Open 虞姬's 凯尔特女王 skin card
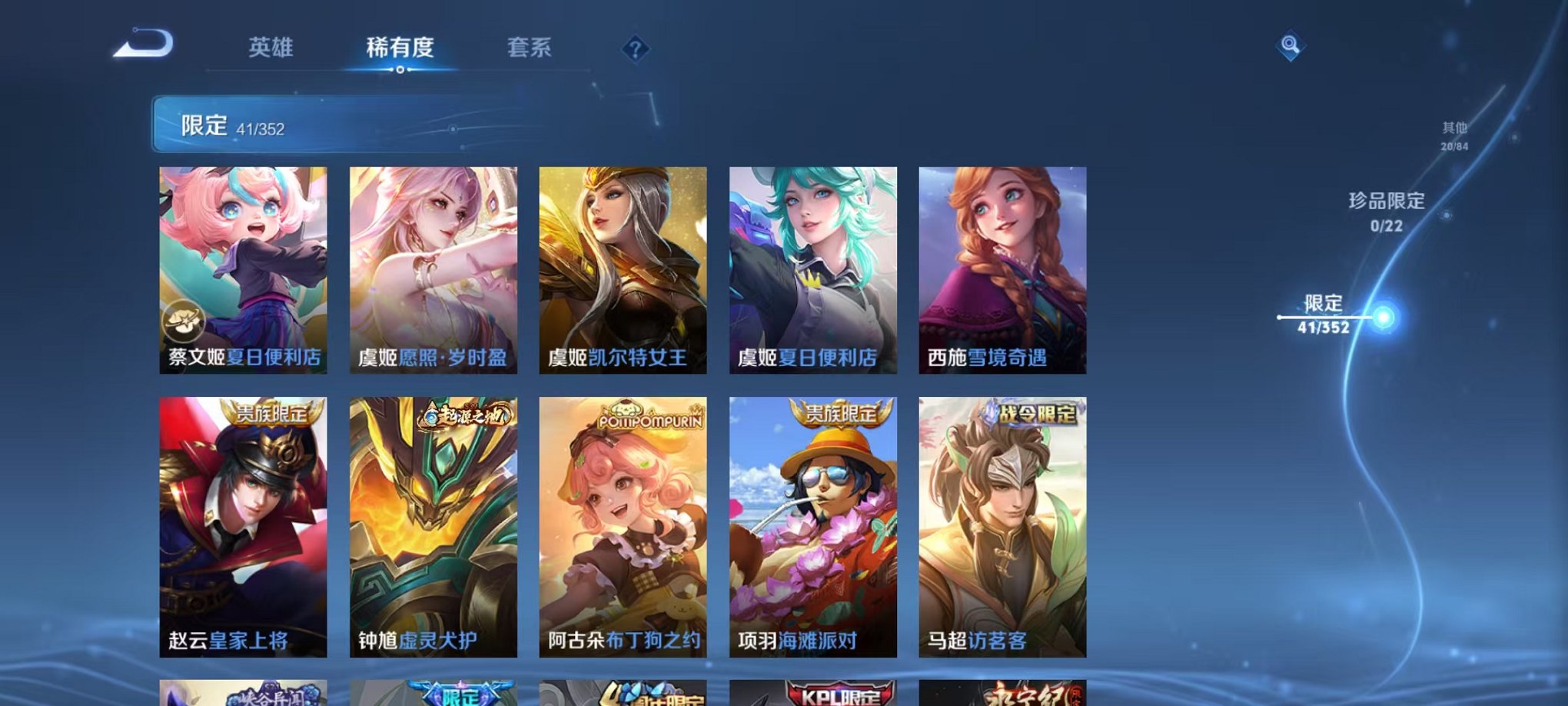Viewport: 1568px width, 706px height. [x=621, y=269]
